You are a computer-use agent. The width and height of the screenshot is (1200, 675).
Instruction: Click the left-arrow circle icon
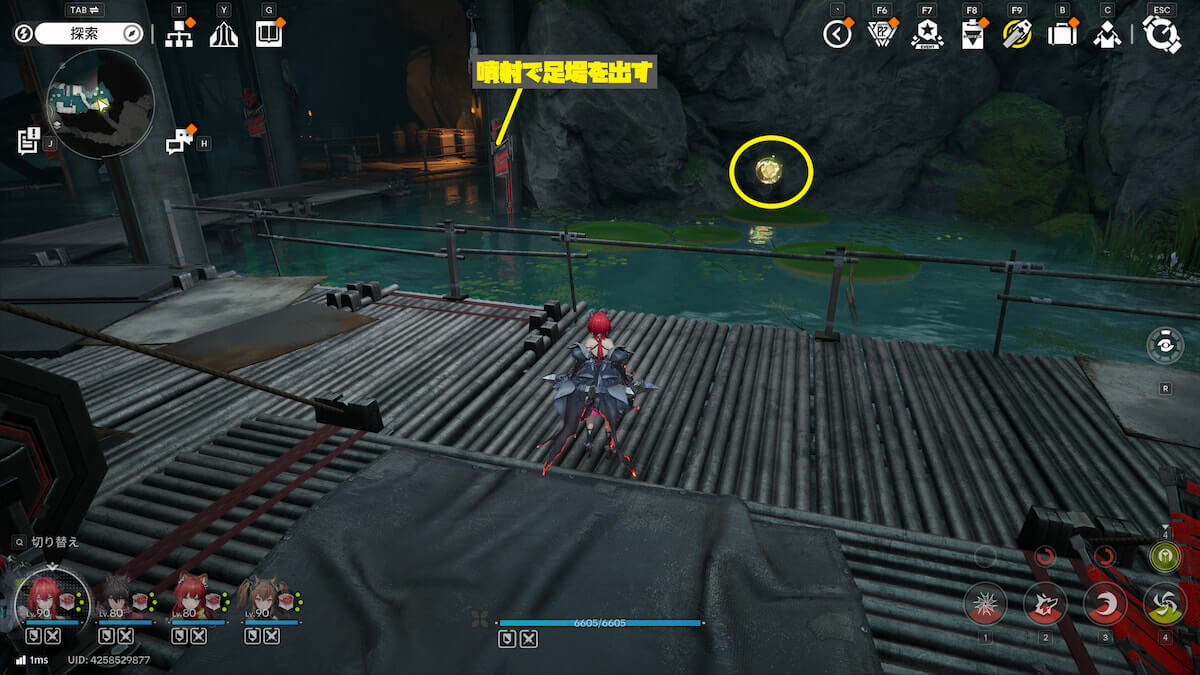click(x=837, y=34)
